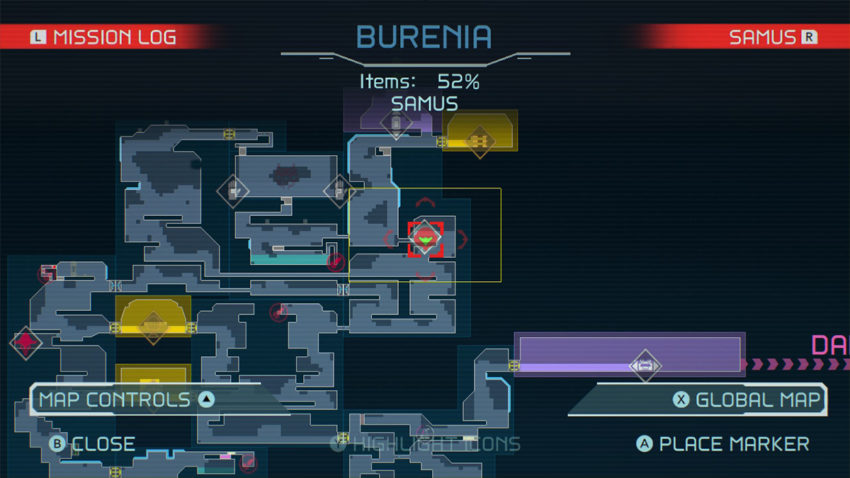Expand the Map Controls panel
Image resolution: width=850 pixels, height=478 pixels.
point(125,400)
